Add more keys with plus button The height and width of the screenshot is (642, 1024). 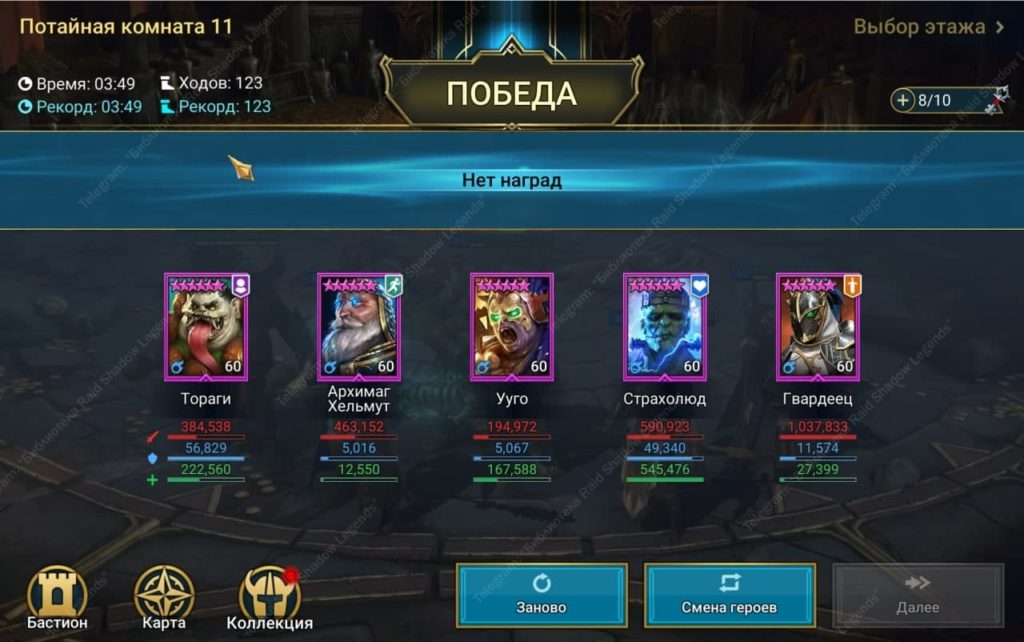[x=904, y=100]
